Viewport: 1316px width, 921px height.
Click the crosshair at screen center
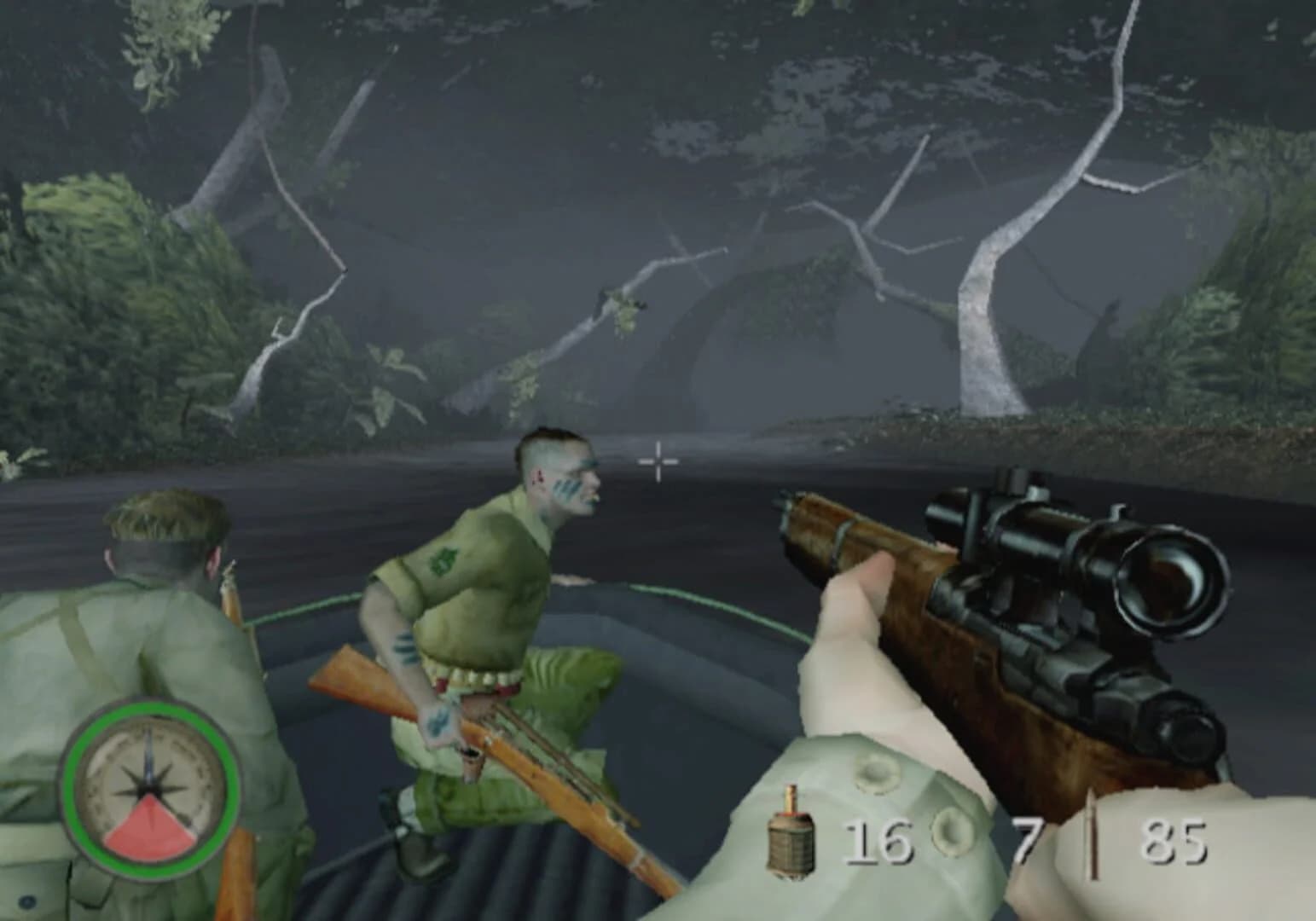[657, 460]
